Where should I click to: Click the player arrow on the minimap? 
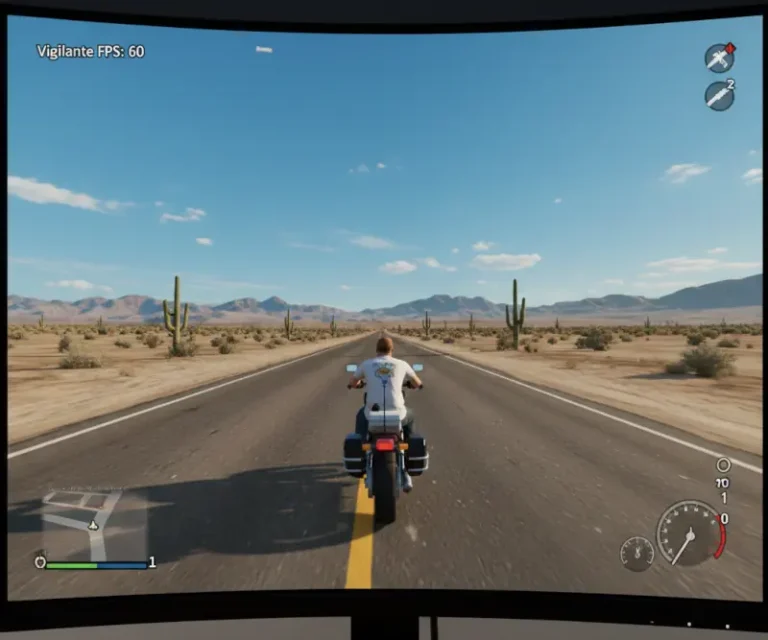coord(93,524)
